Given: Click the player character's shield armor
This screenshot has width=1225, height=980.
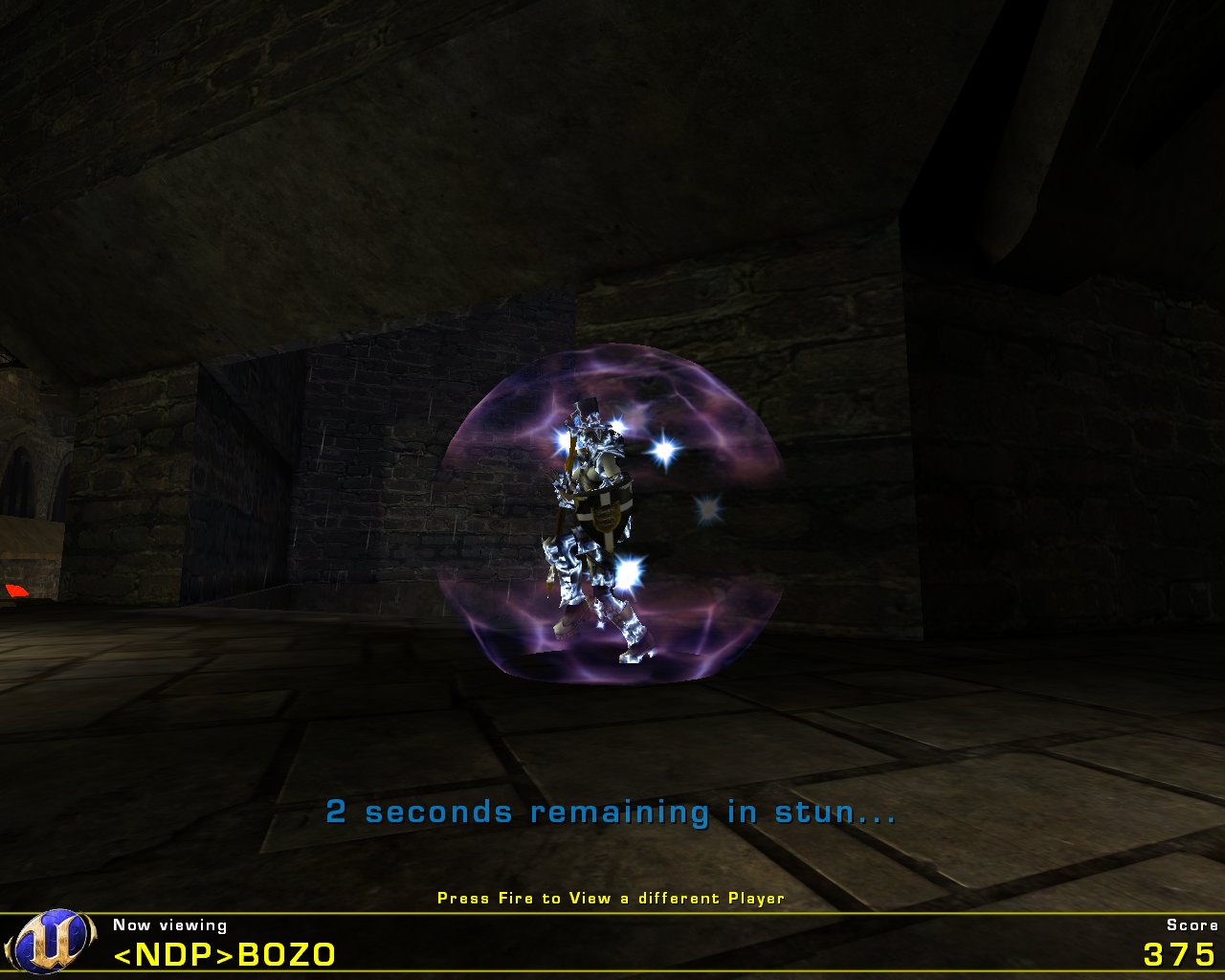Looking at the screenshot, I should (x=603, y=517).
